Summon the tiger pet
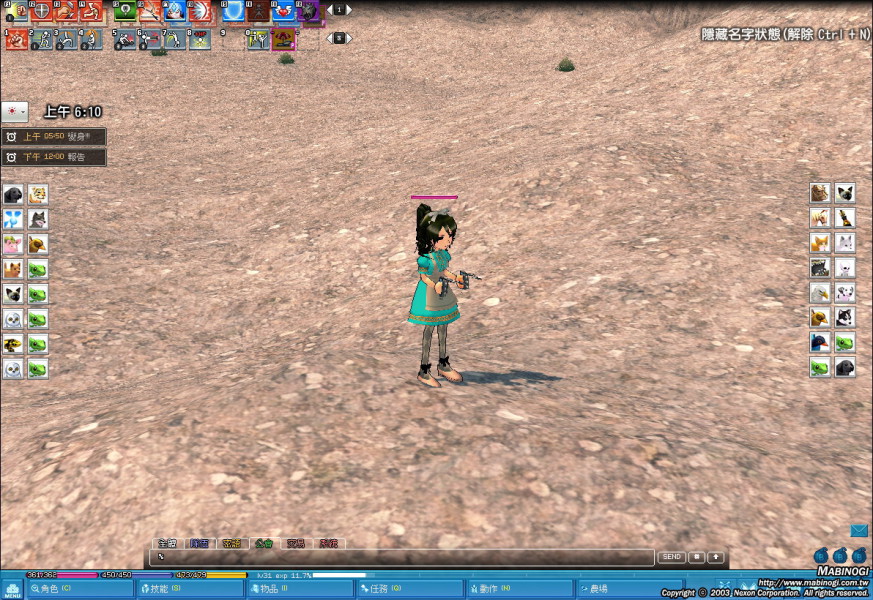The image size is (873, 600). (38, 194)
